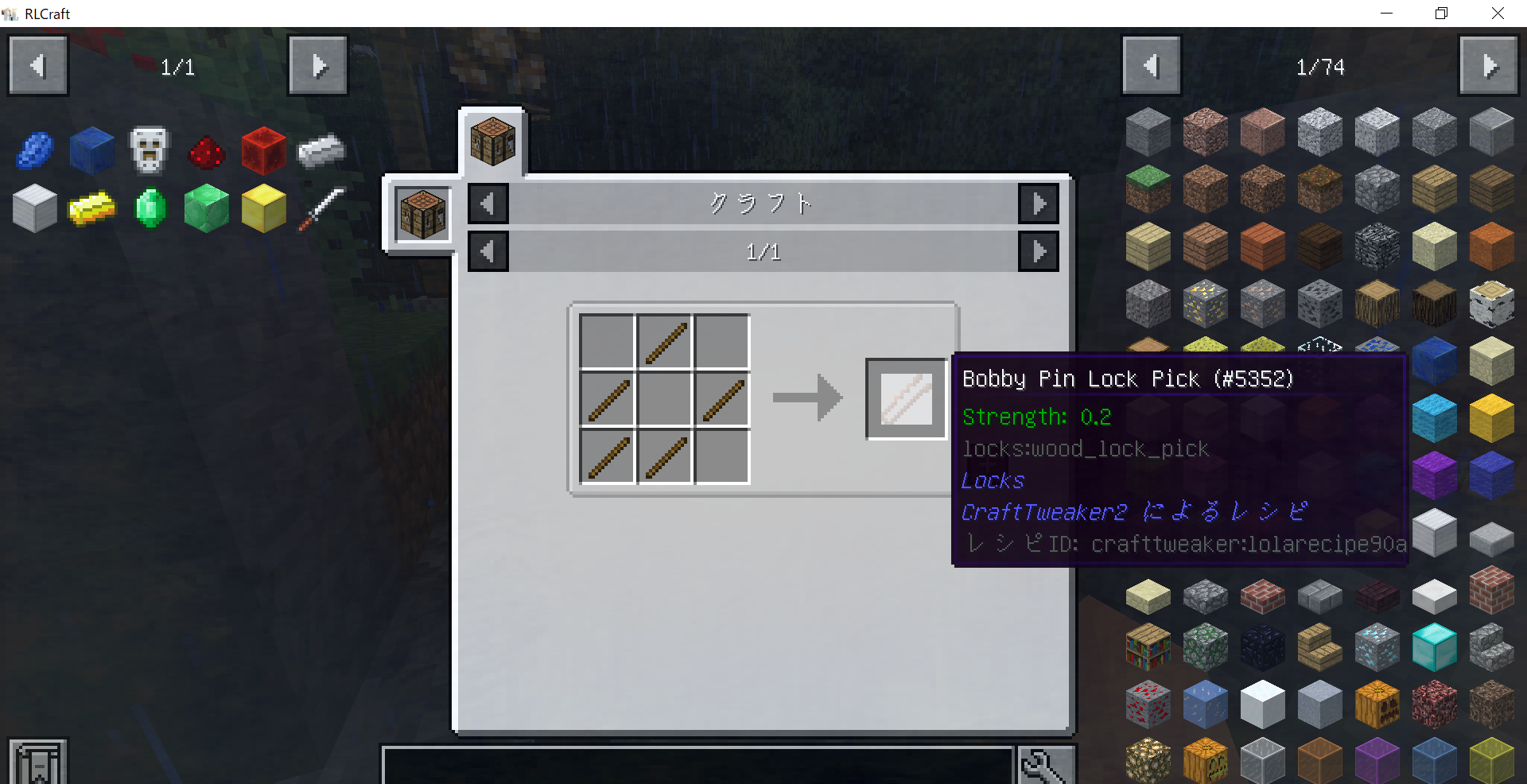Viewport: 1527px width, 784px height.
Task: Click the crafting table catalyst icon
Action: point(422,213)
